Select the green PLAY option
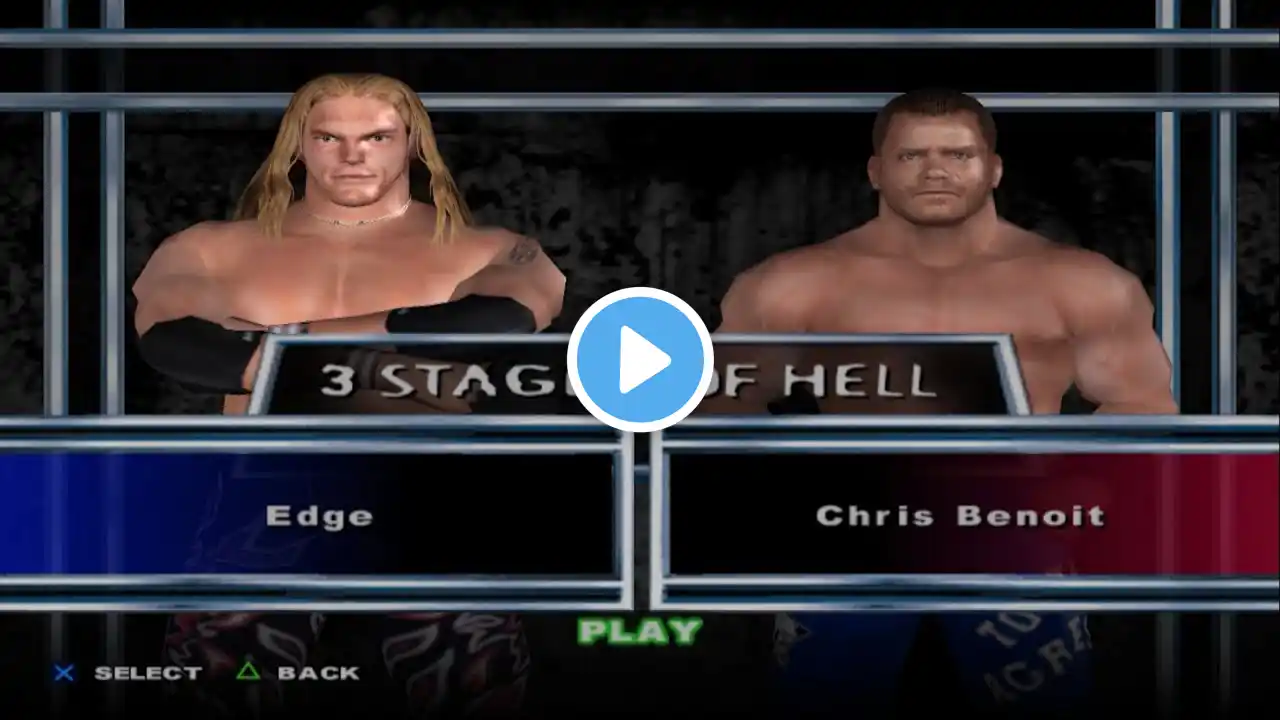 point(640,631)
